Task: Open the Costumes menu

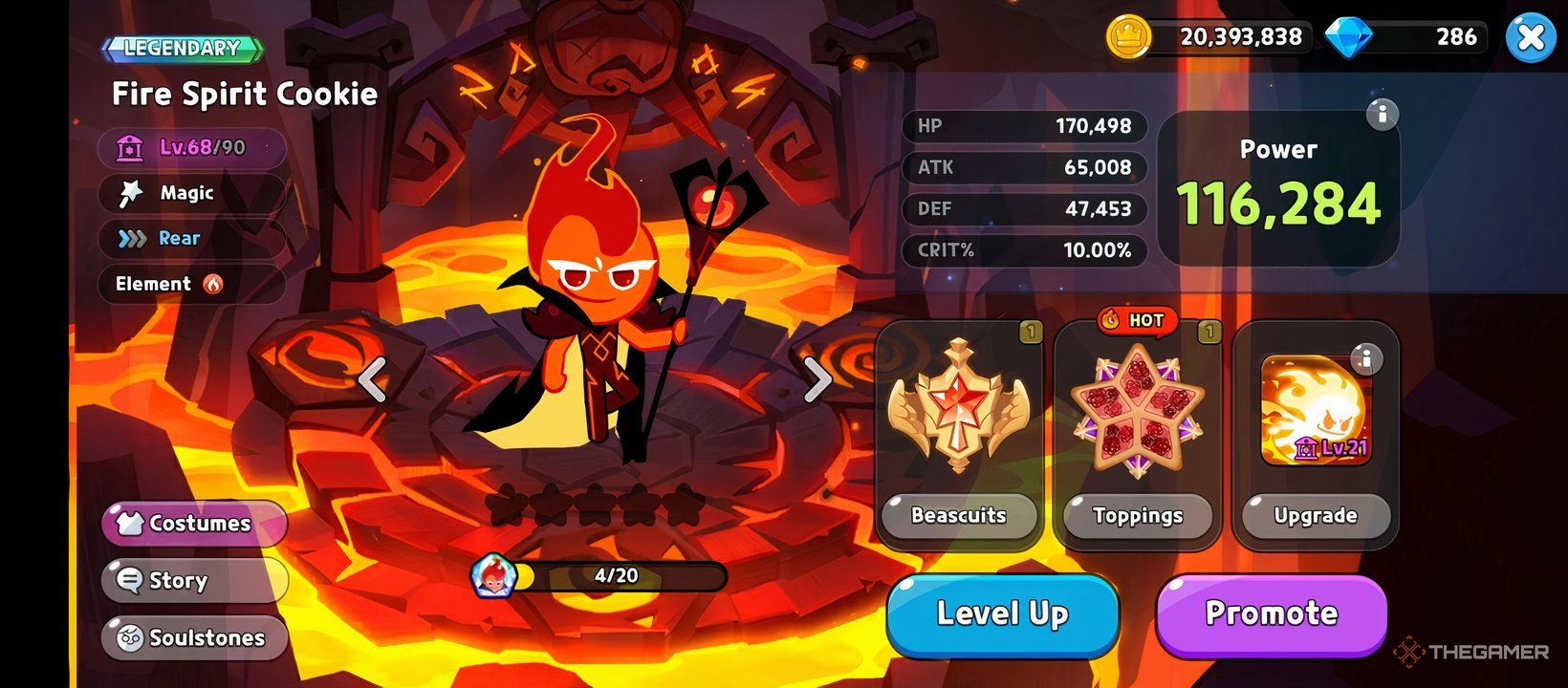Action: [x=194, y=523]
